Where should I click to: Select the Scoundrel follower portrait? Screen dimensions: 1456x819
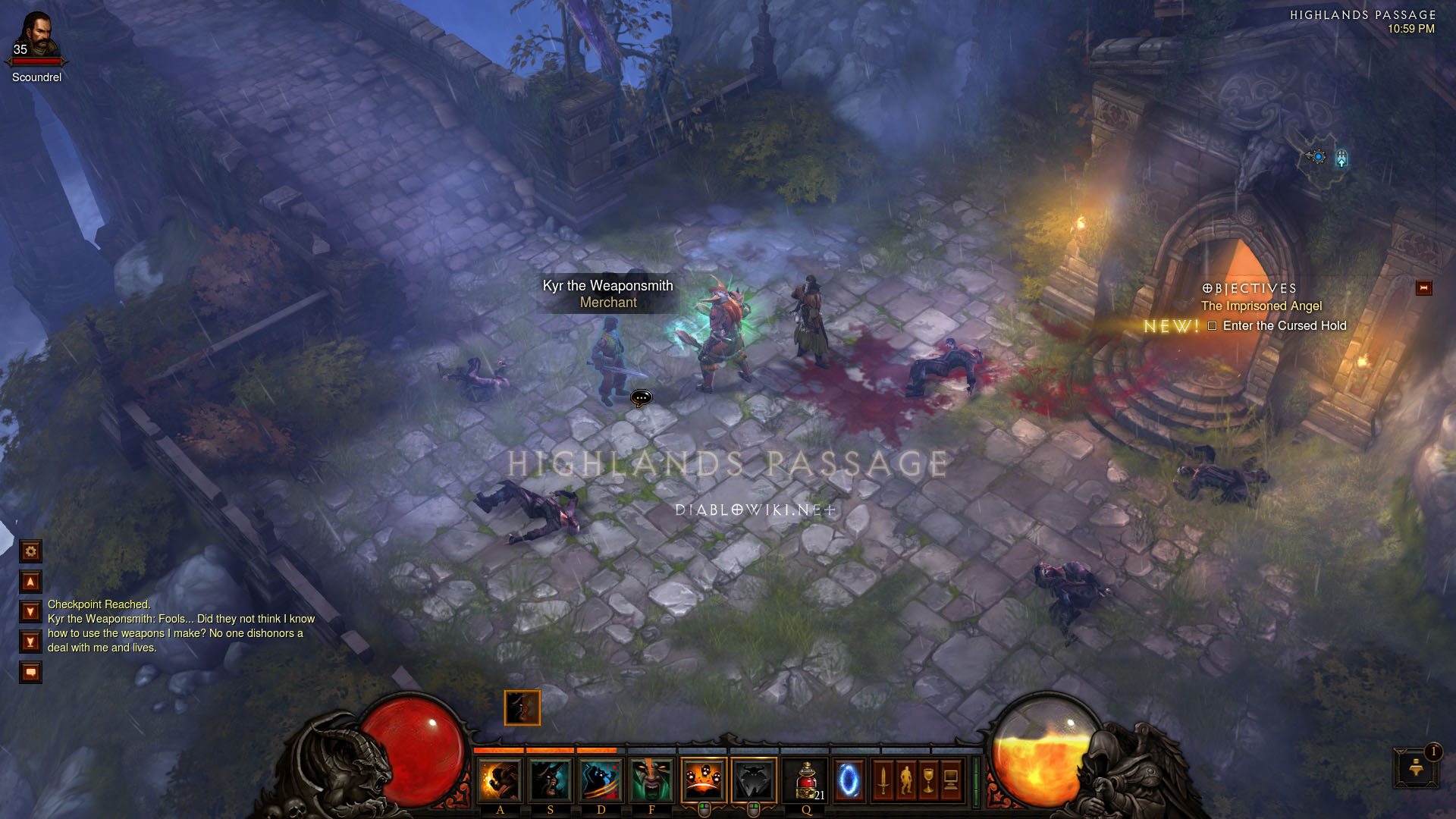tap(36, 38)
